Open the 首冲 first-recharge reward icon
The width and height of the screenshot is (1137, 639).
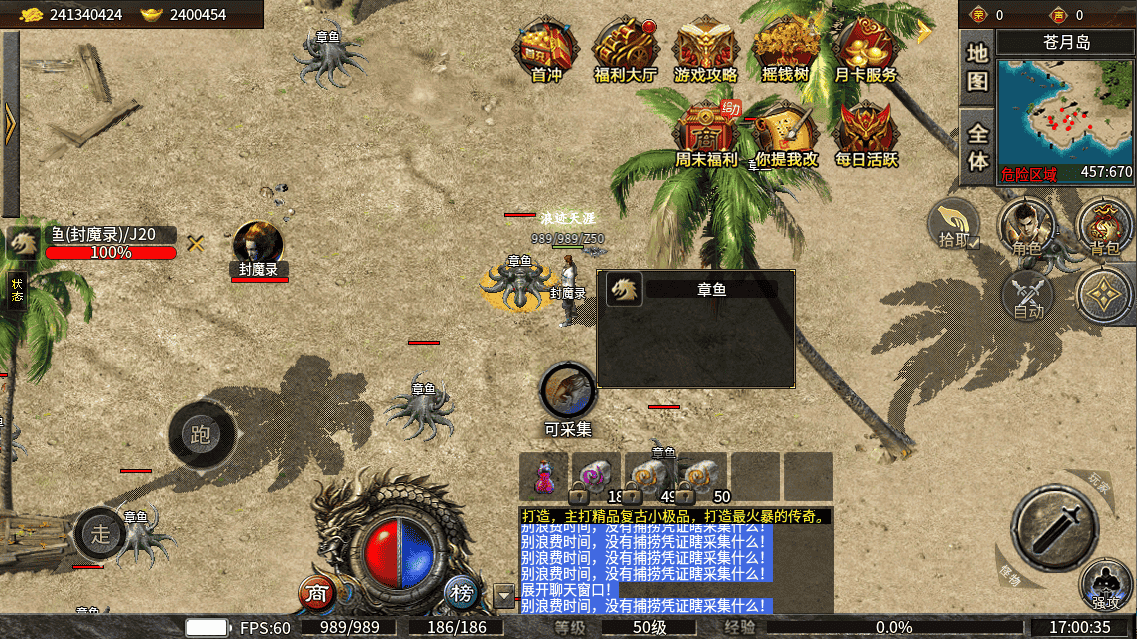tap(546, 49)
